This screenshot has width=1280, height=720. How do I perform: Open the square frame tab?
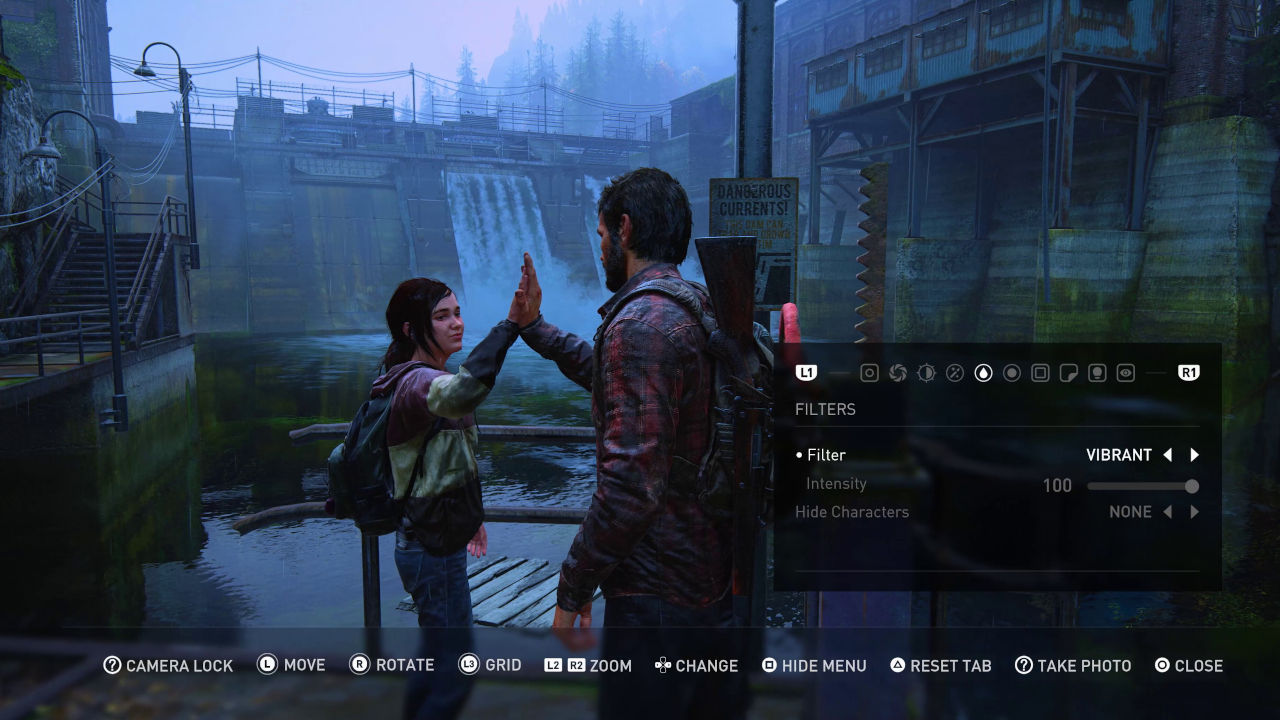coord(1040,373)
